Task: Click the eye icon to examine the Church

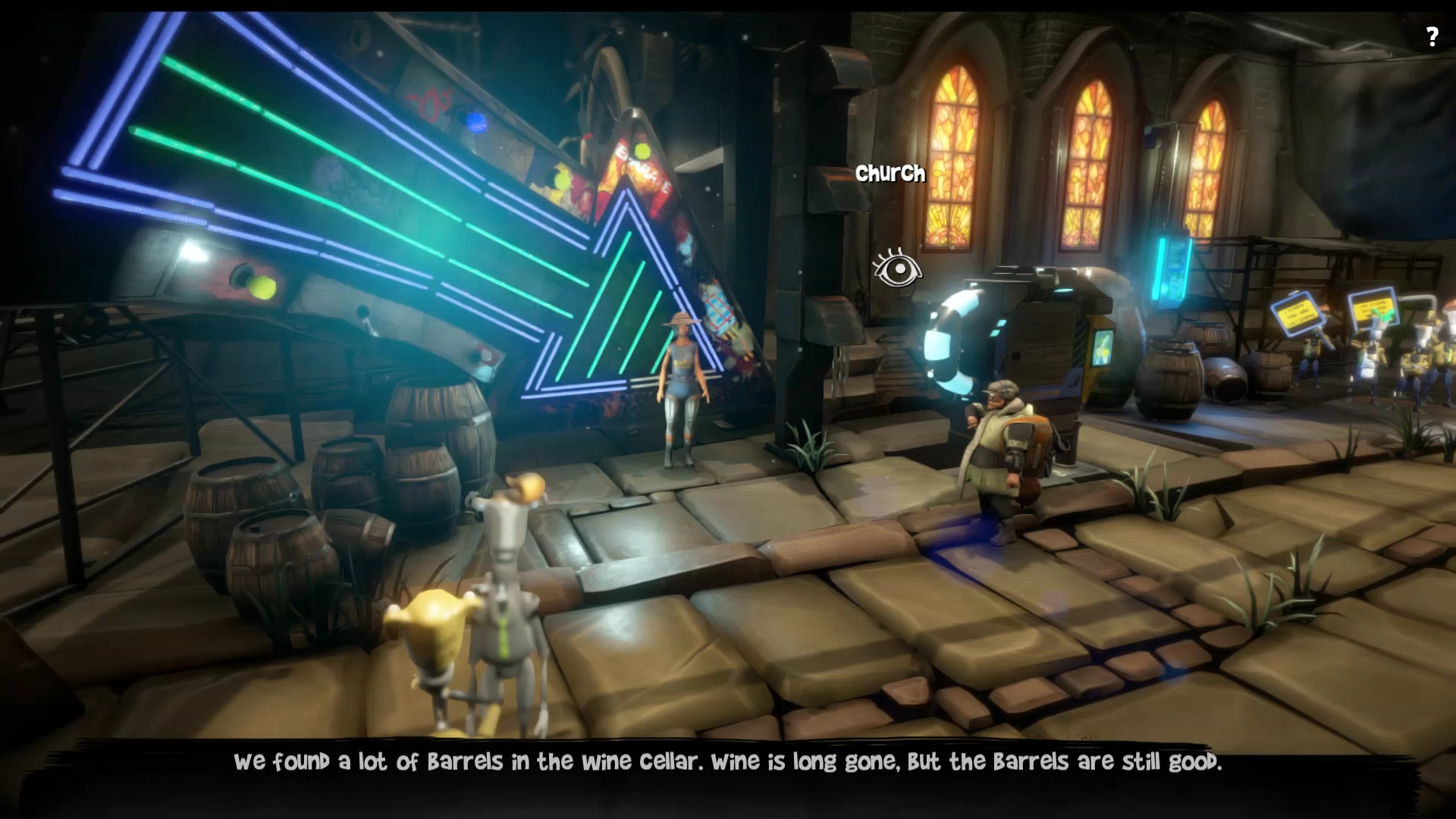Action: [897, 268]
